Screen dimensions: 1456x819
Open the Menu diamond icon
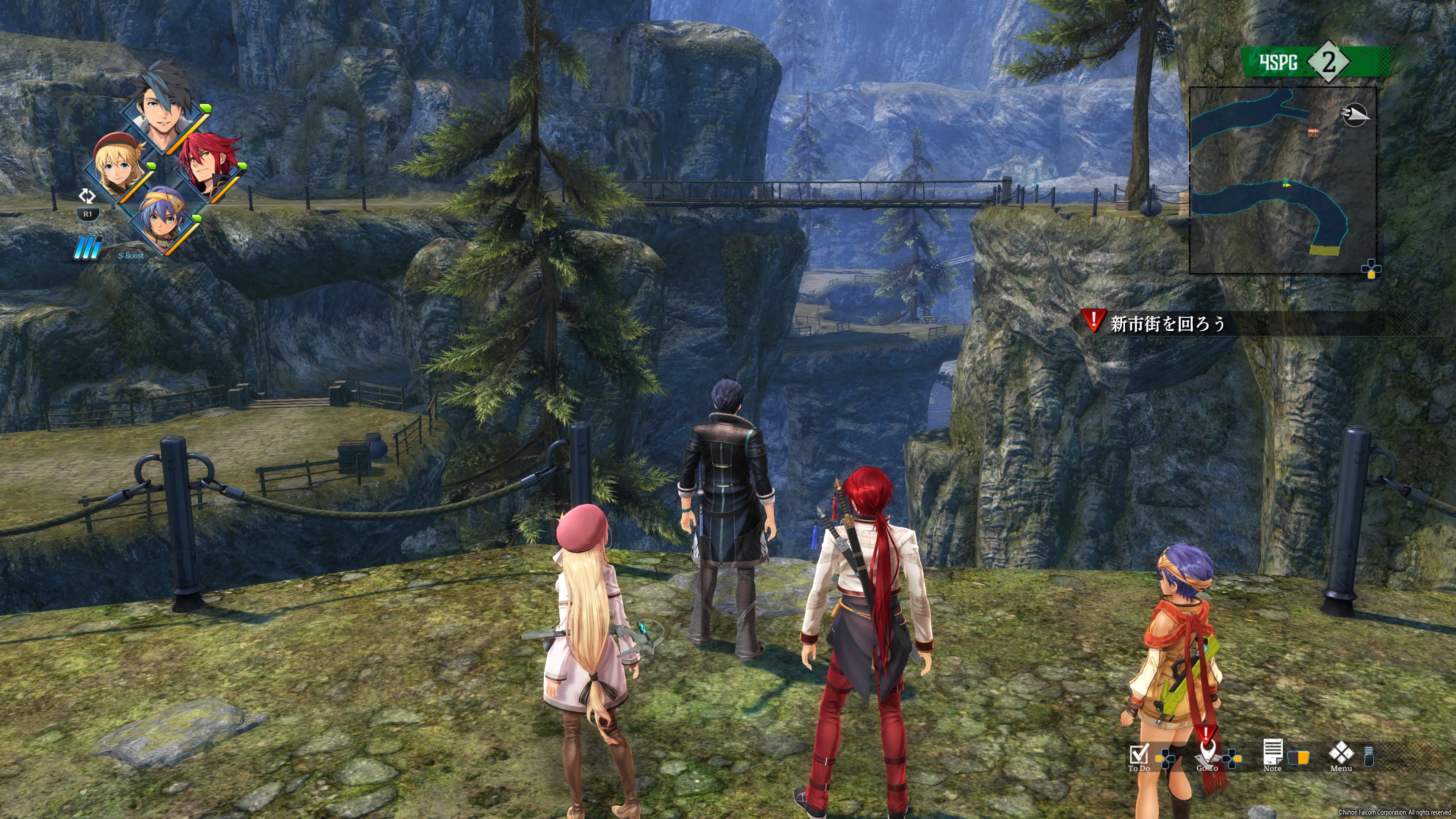(1341, 755)
